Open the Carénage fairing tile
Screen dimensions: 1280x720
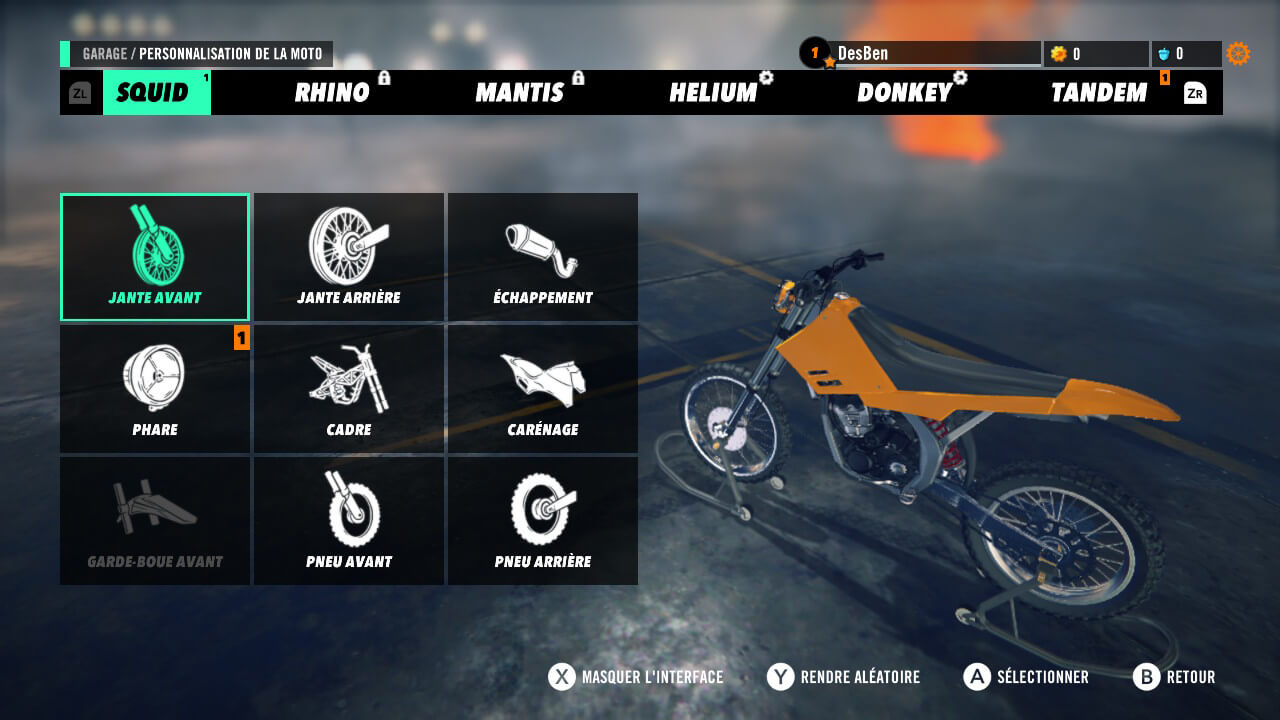click(x=543, y=389)
